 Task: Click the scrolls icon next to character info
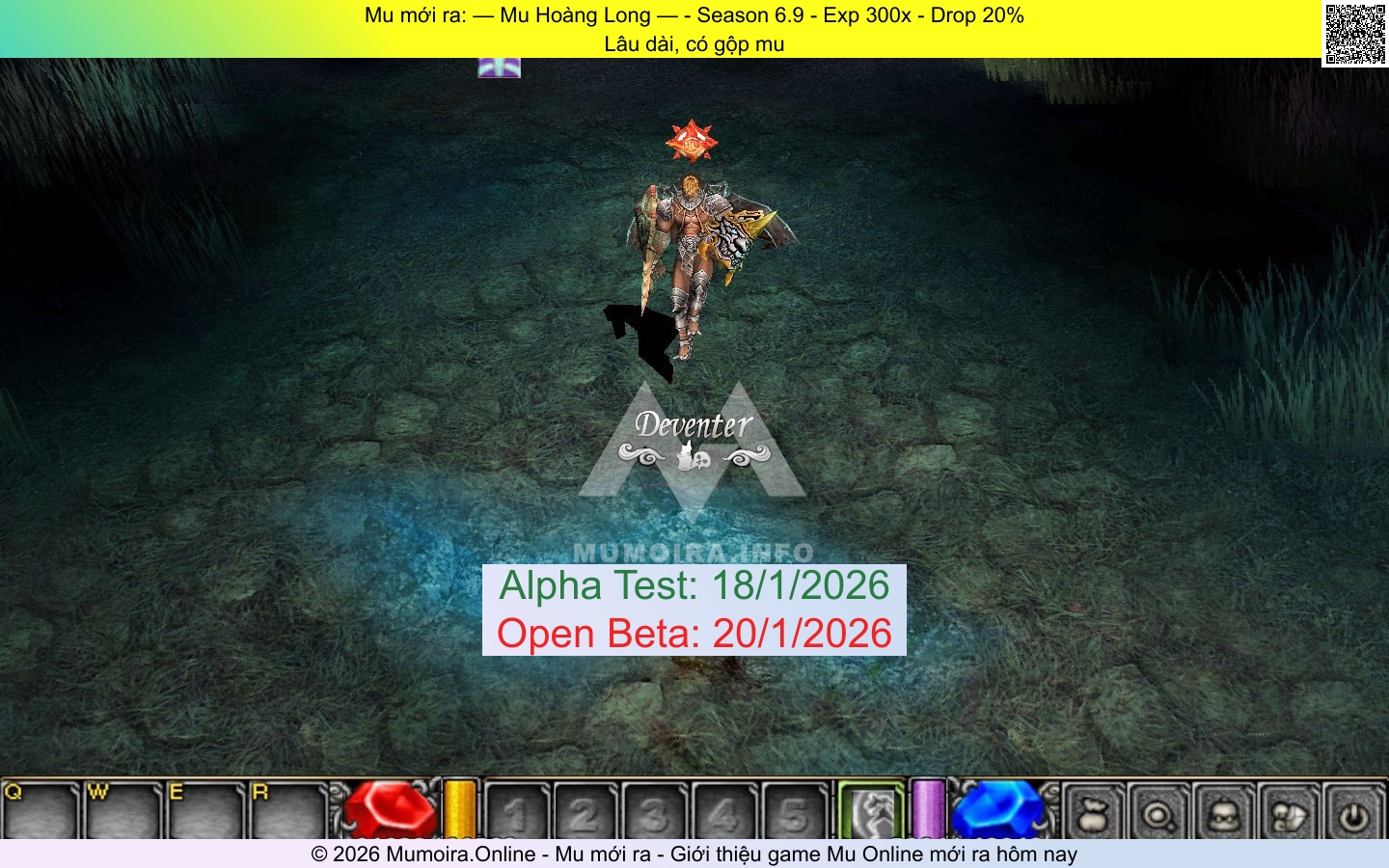point(1291,815)
